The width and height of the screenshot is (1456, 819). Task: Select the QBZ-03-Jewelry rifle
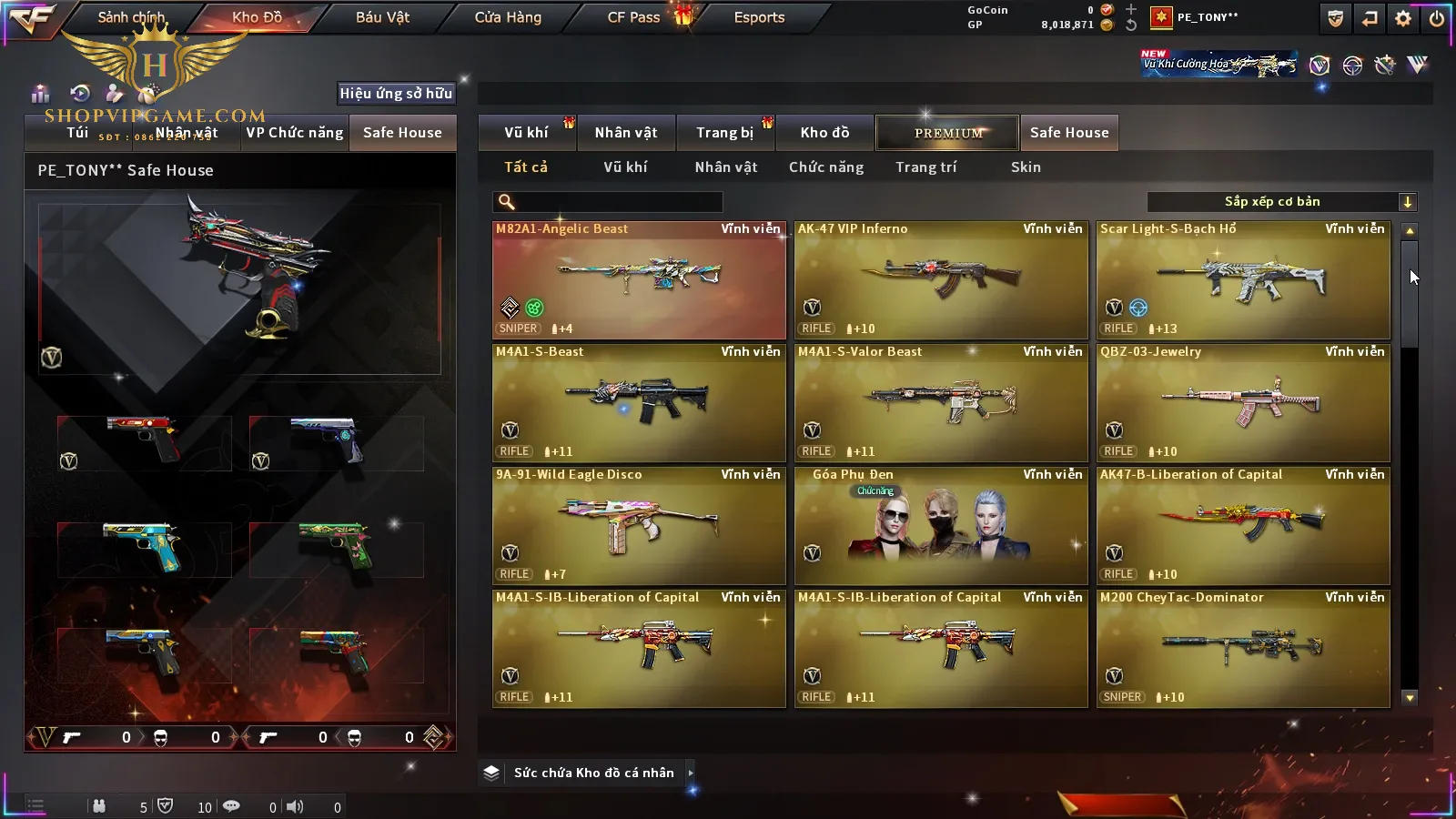click(x=1243, y=403)
